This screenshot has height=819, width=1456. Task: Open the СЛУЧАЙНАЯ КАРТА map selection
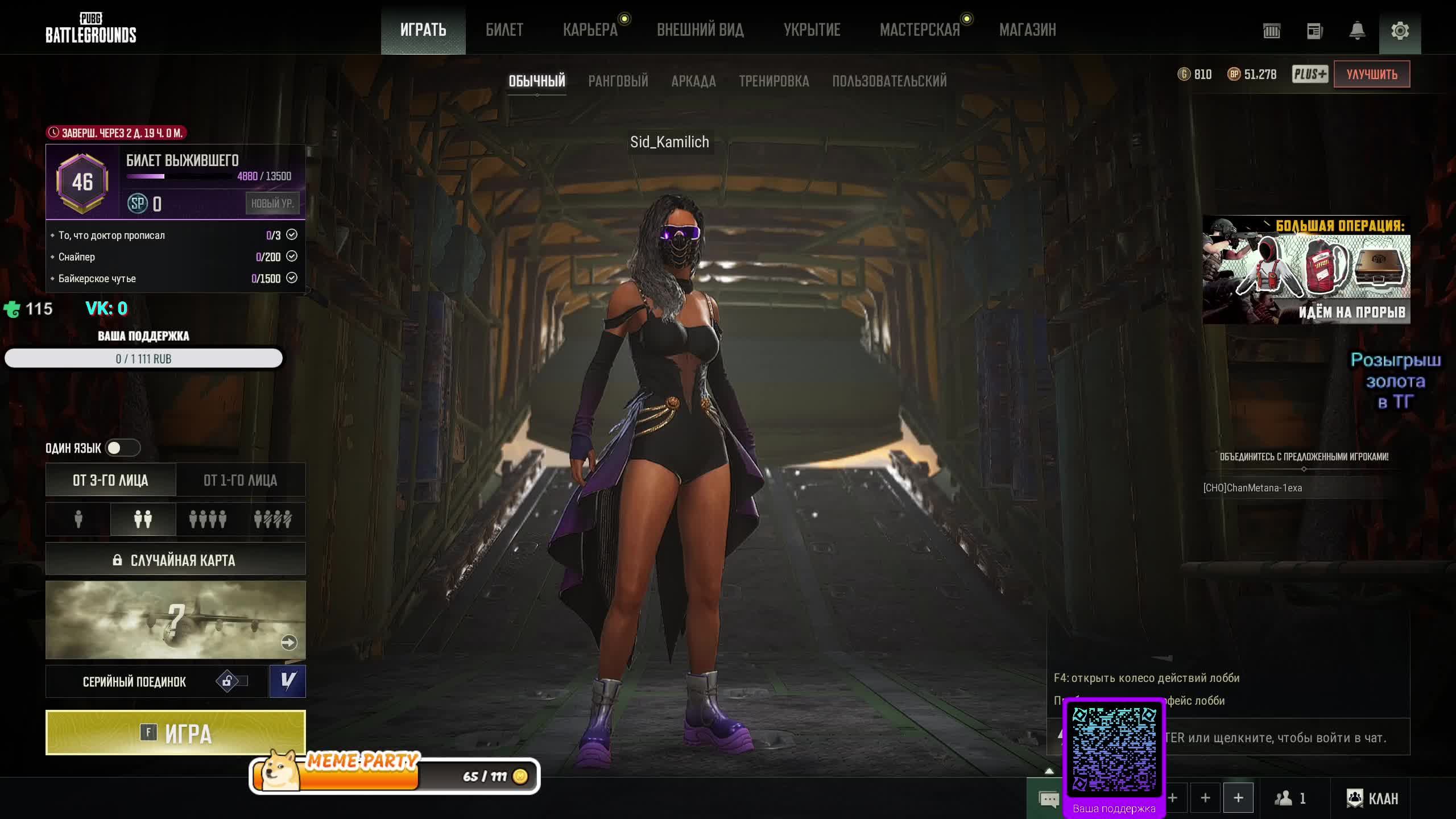click(x=175, y=560)
